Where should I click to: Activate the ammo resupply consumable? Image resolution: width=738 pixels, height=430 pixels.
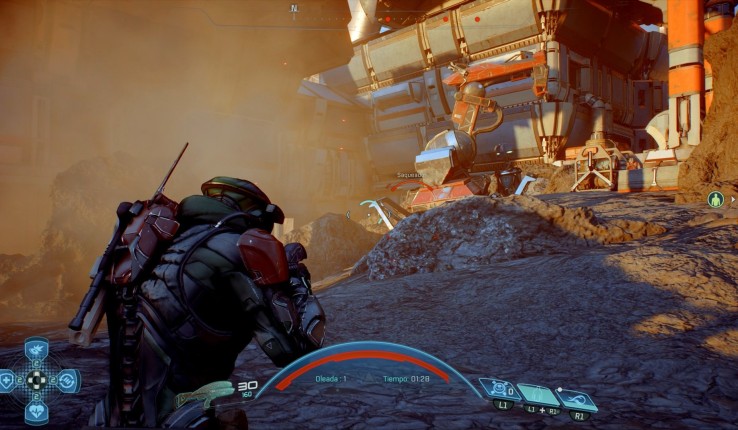point(67,381)
